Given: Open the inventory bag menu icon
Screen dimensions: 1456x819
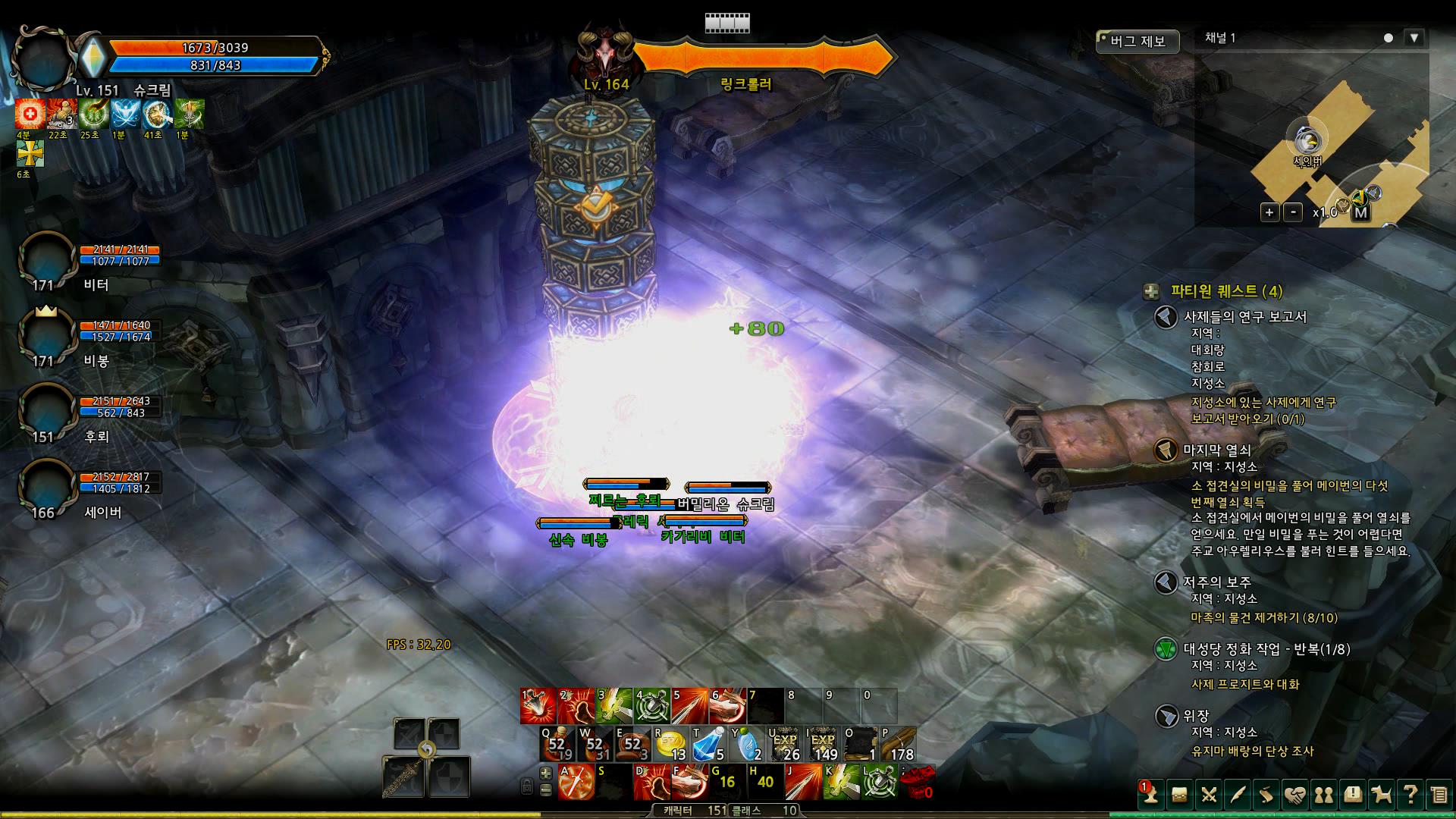Looking at the screenshot, I should (x=1179, y=795).
